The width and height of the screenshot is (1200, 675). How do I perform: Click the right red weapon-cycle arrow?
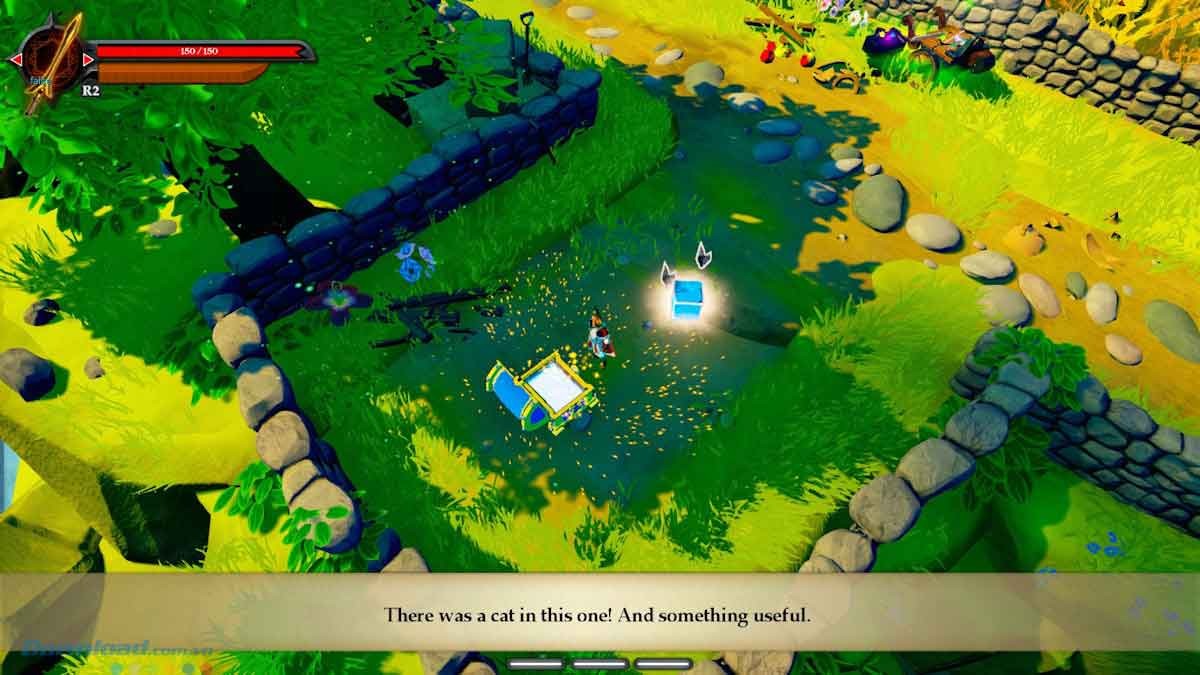coord(88,61)
